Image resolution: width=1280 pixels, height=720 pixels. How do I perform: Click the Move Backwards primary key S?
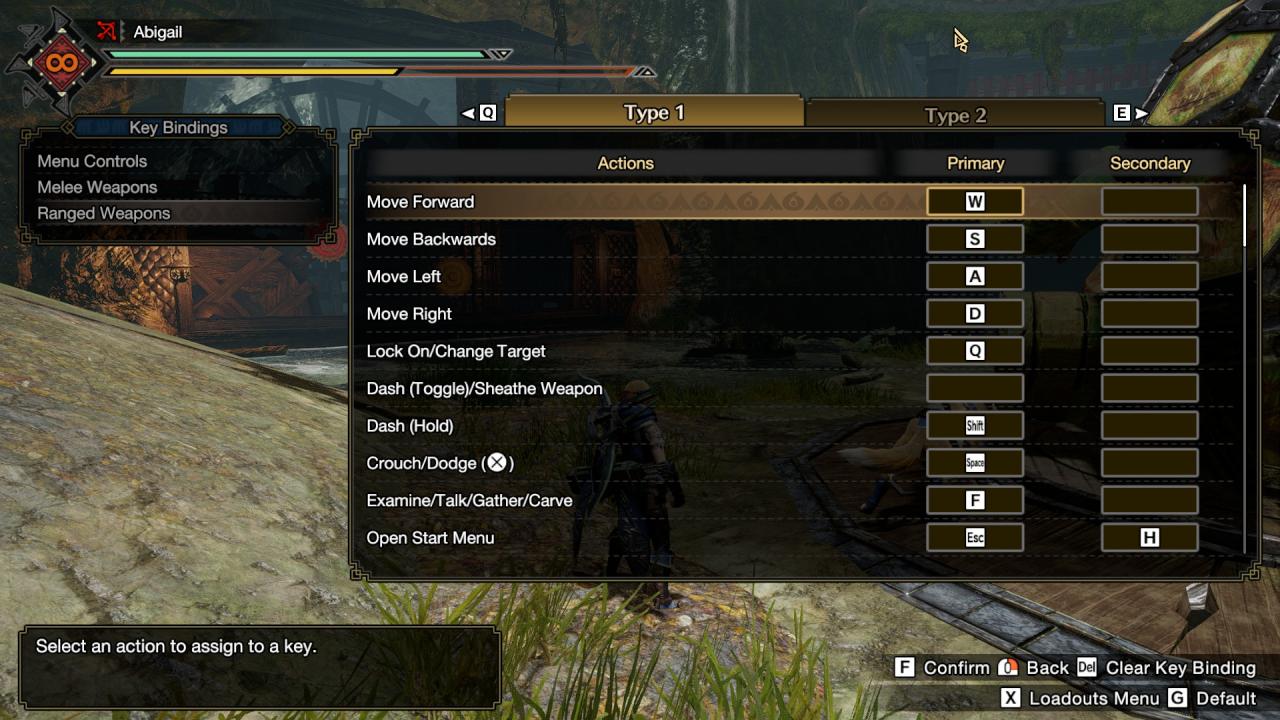[x=975, y=239]
